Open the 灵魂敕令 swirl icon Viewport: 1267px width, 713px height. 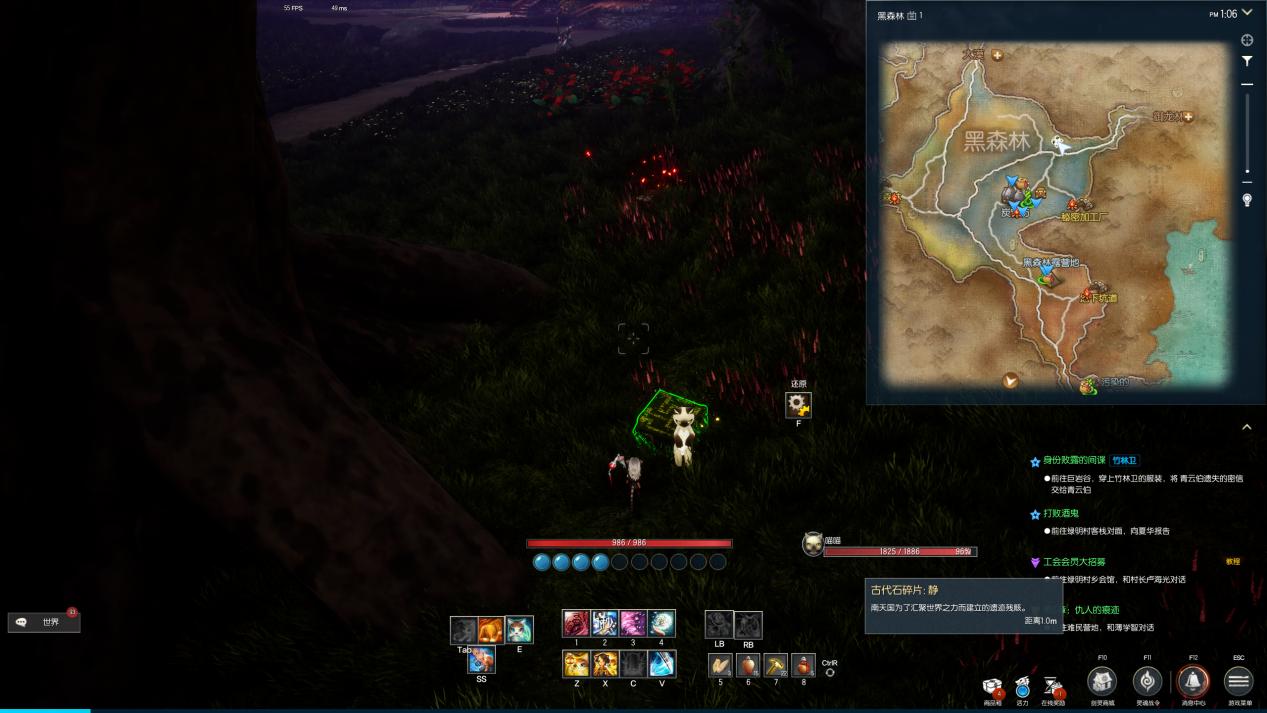(x=1147, y=682)
